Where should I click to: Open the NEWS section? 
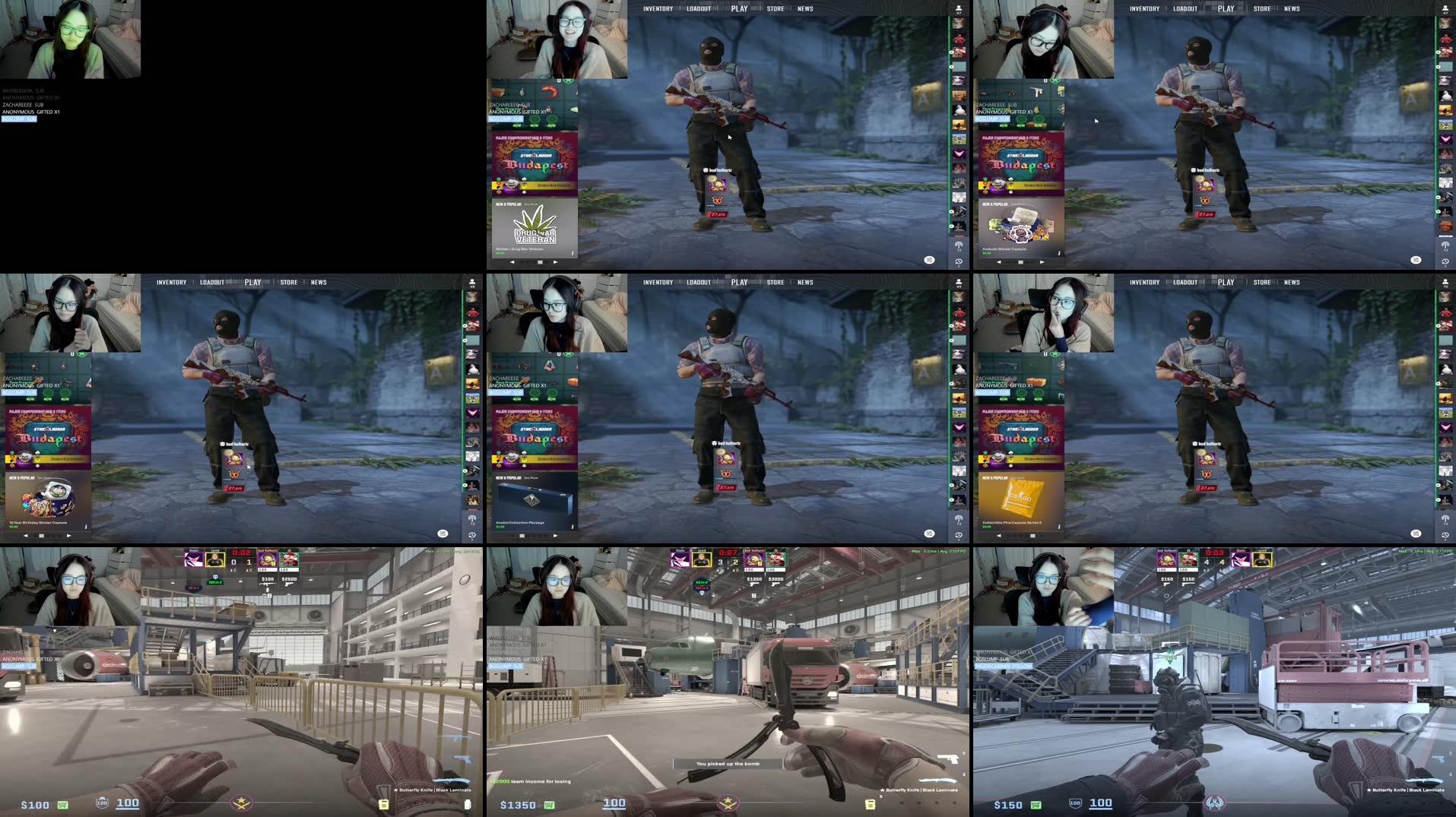pyautogui.click(x=805, y=8)
